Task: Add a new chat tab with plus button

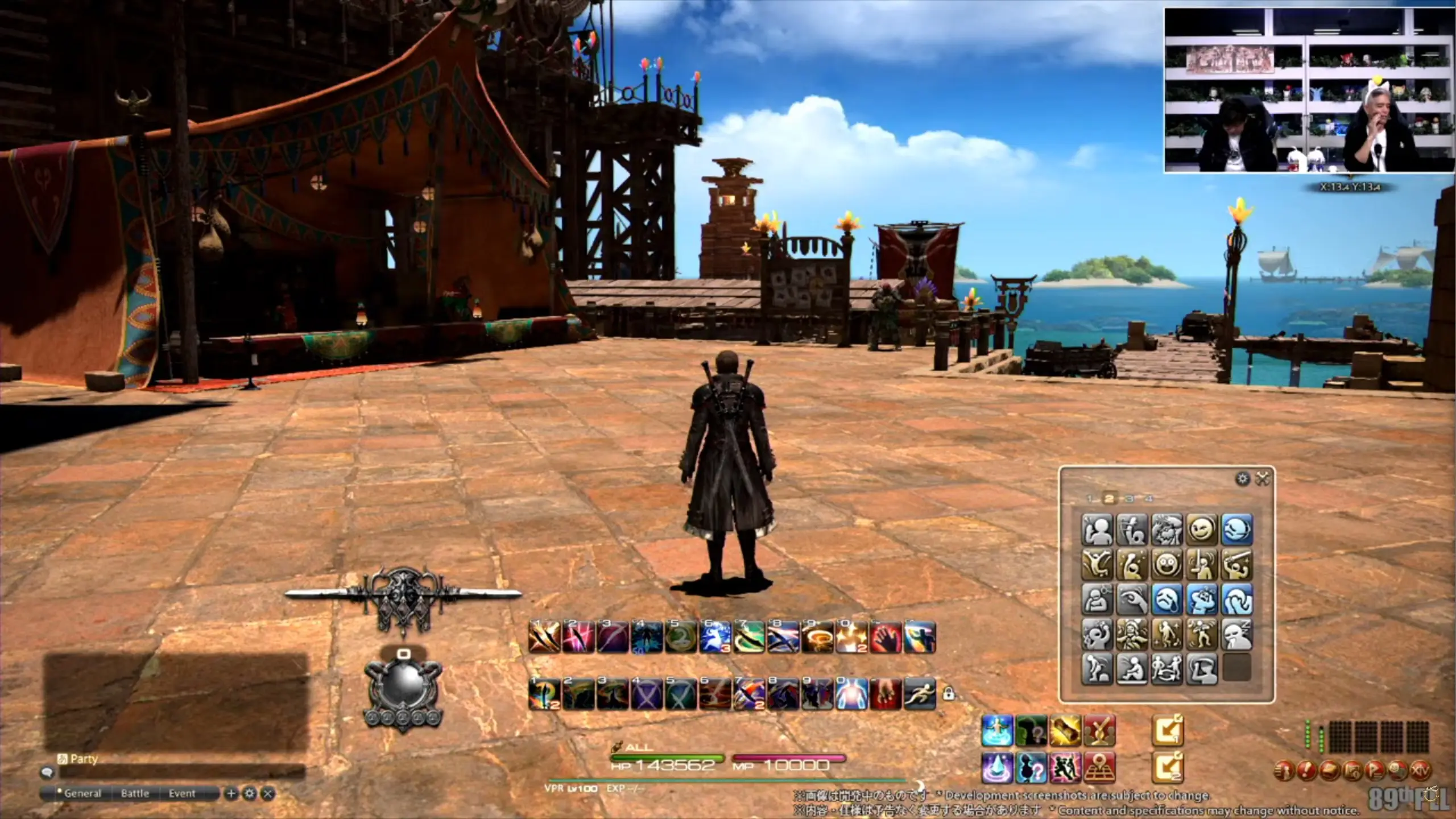Action: click(x=231, y=793)
